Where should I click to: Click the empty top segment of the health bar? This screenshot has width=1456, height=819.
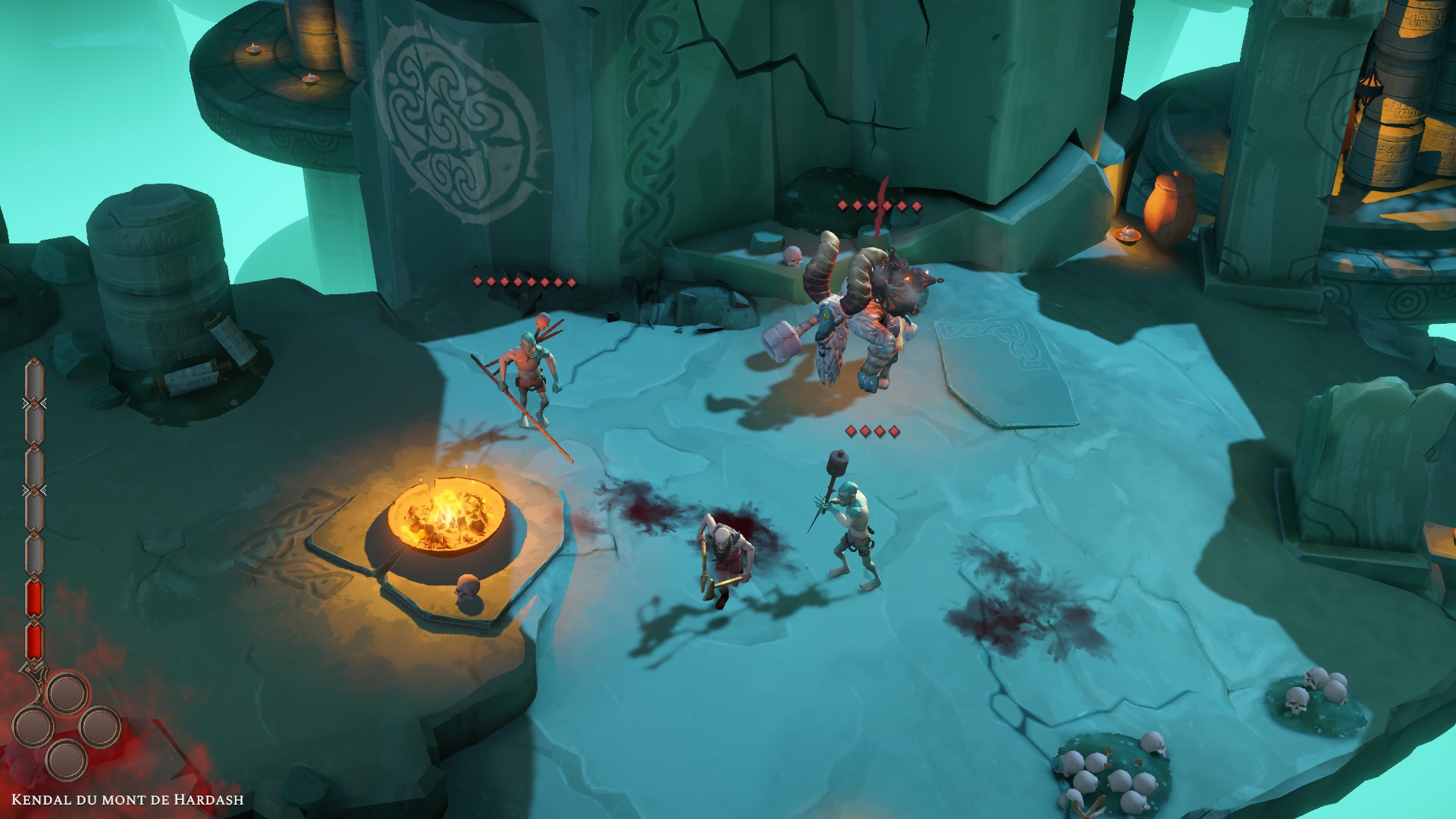pyautogui.click(x=34, y=379)
